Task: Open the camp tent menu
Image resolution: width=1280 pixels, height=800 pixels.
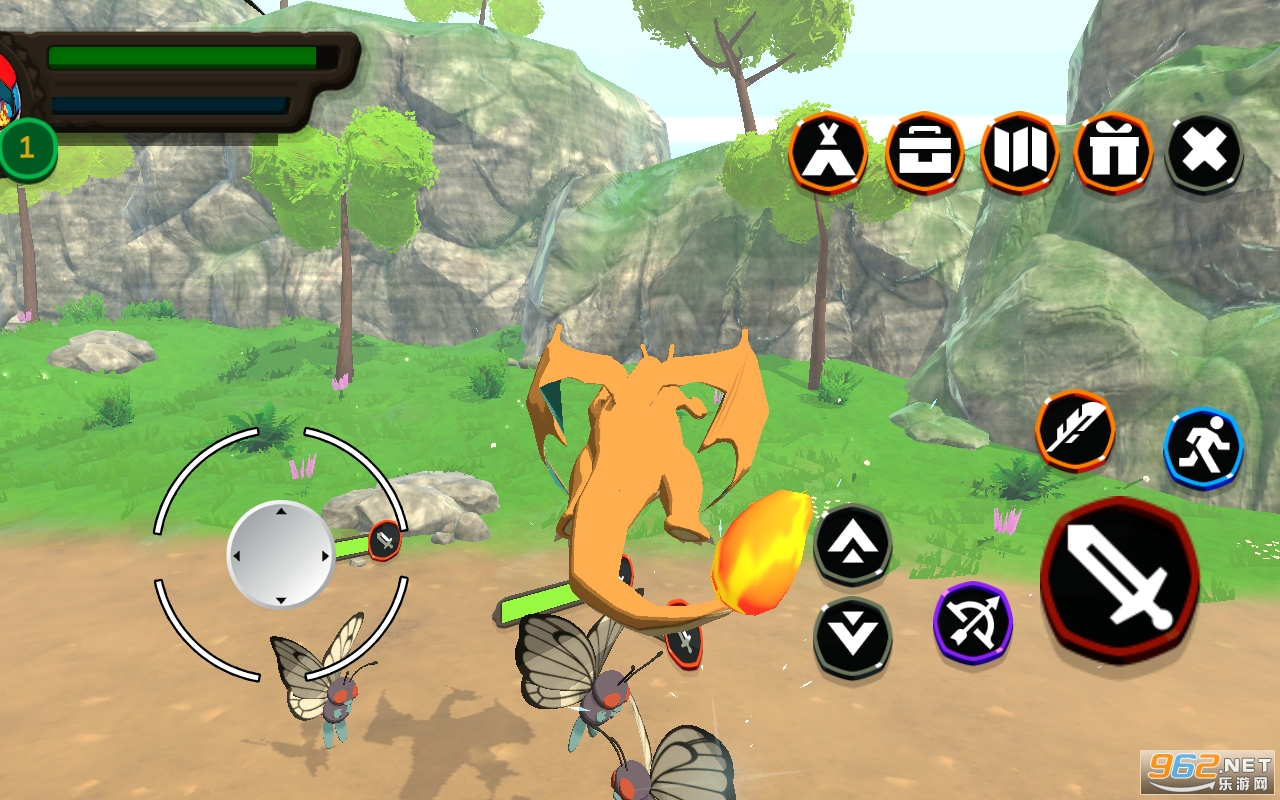Action: pyautogui.click(x=827, y=153)
